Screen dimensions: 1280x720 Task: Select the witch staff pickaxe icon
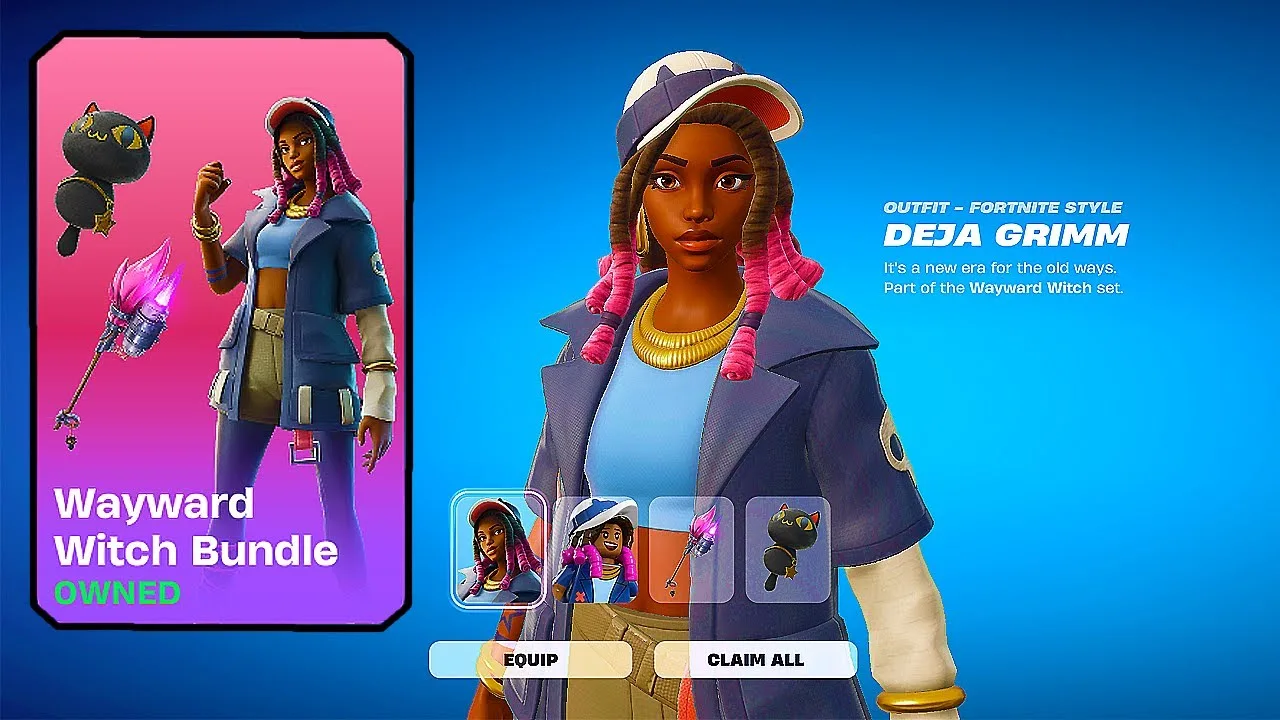[691, 550]
